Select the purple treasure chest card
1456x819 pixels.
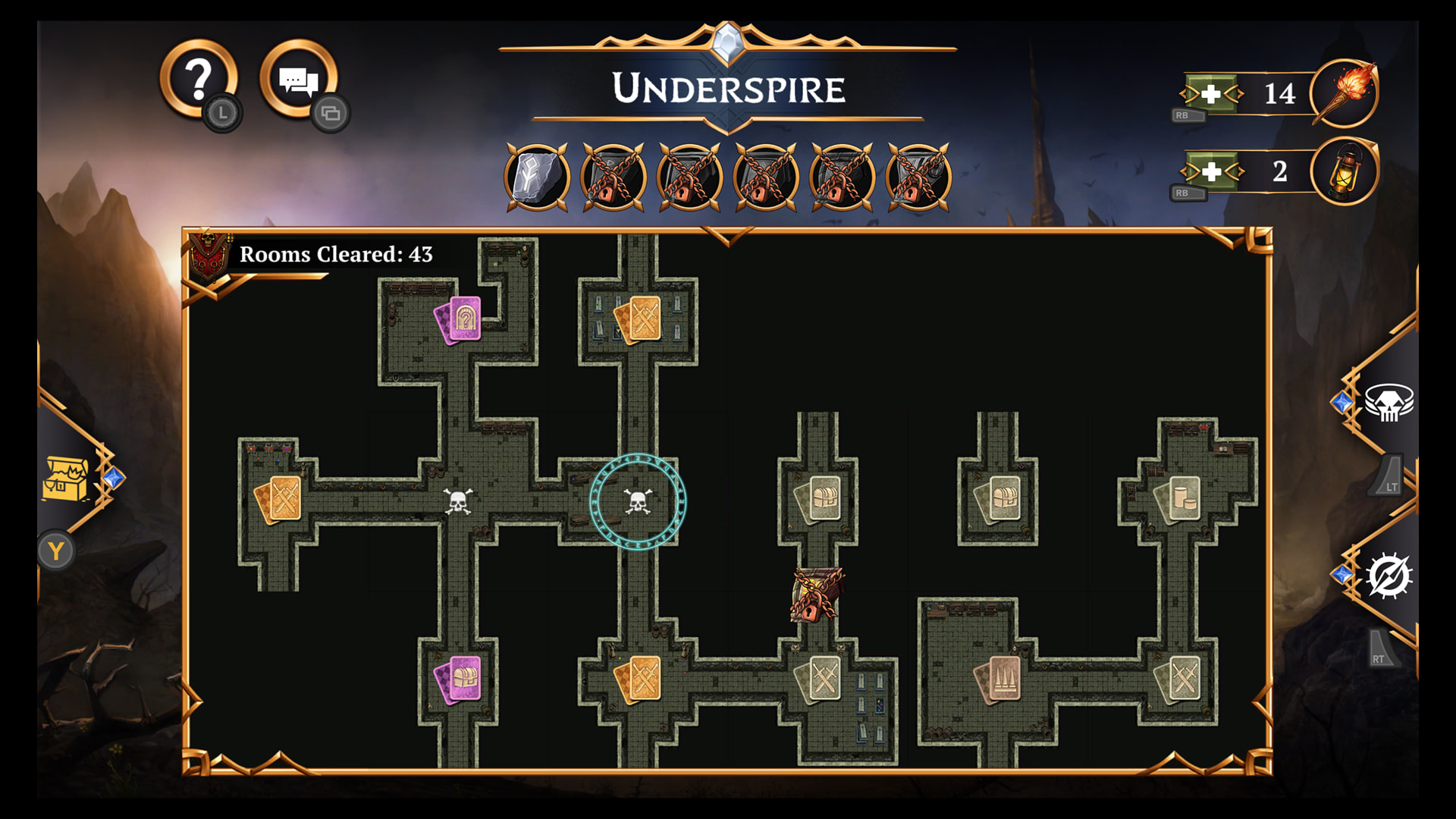coord(459,679)
